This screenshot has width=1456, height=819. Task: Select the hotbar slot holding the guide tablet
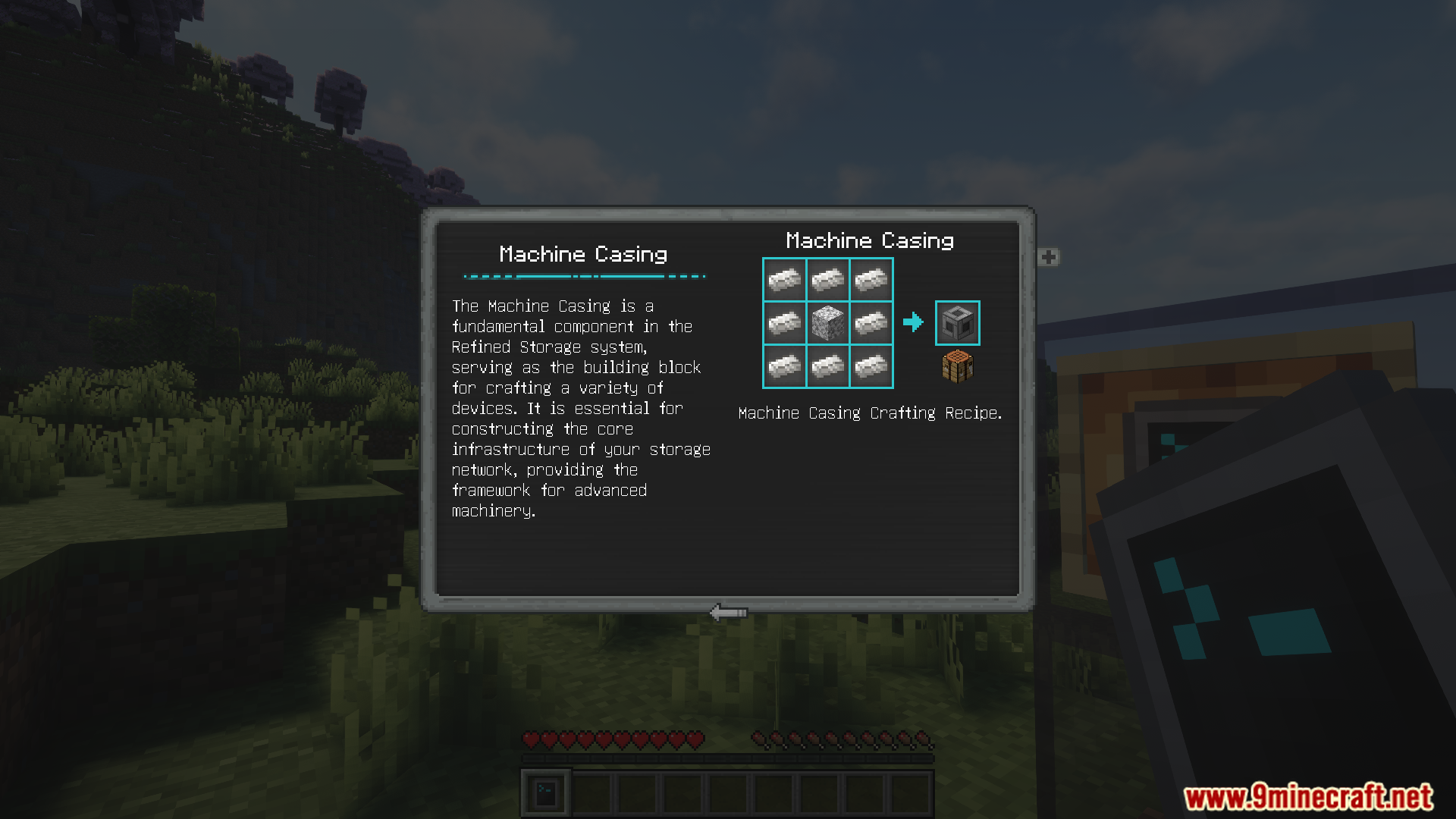click(x=546, y=794)
